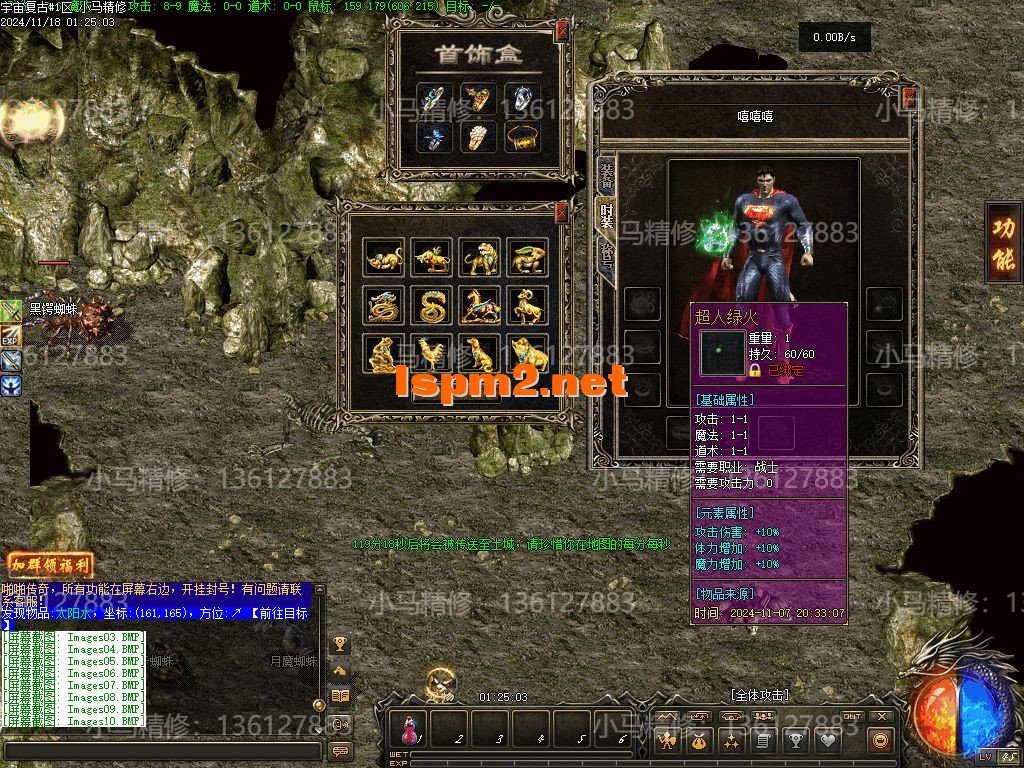Open the book icon beside chat

[x=340, y=696]
